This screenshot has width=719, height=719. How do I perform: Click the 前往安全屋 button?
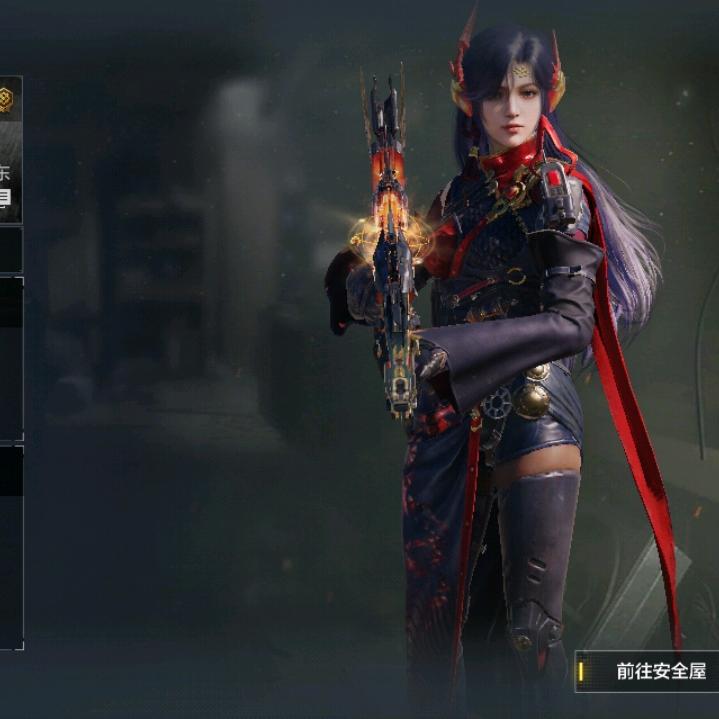tap(650, 671)
